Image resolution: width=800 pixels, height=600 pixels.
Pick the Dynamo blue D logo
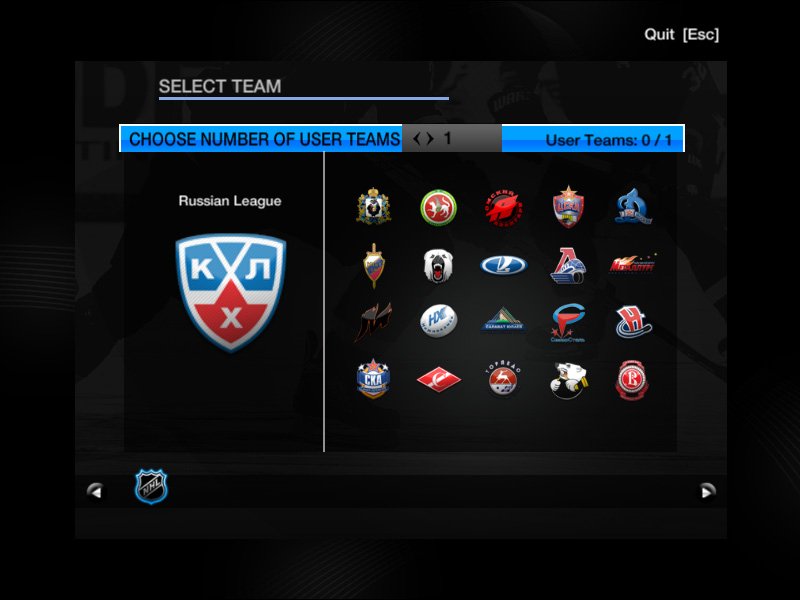point(632,207)
